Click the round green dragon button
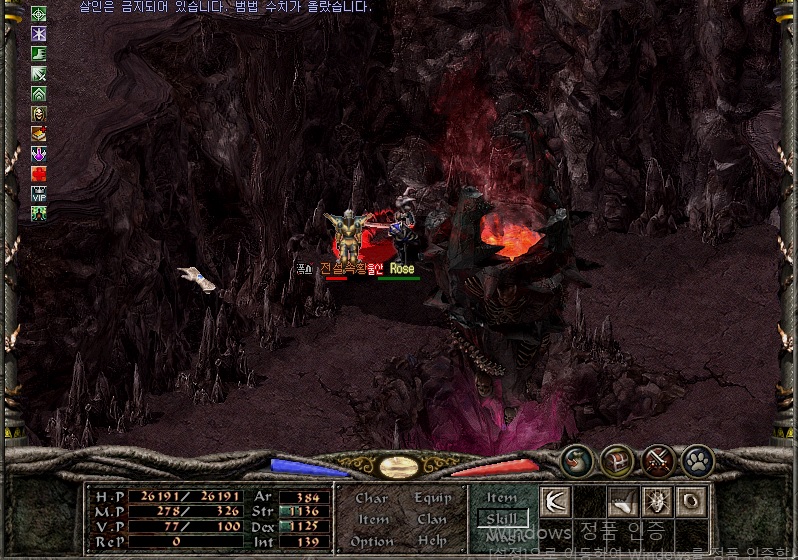The image size is (798, 560). 577,461
